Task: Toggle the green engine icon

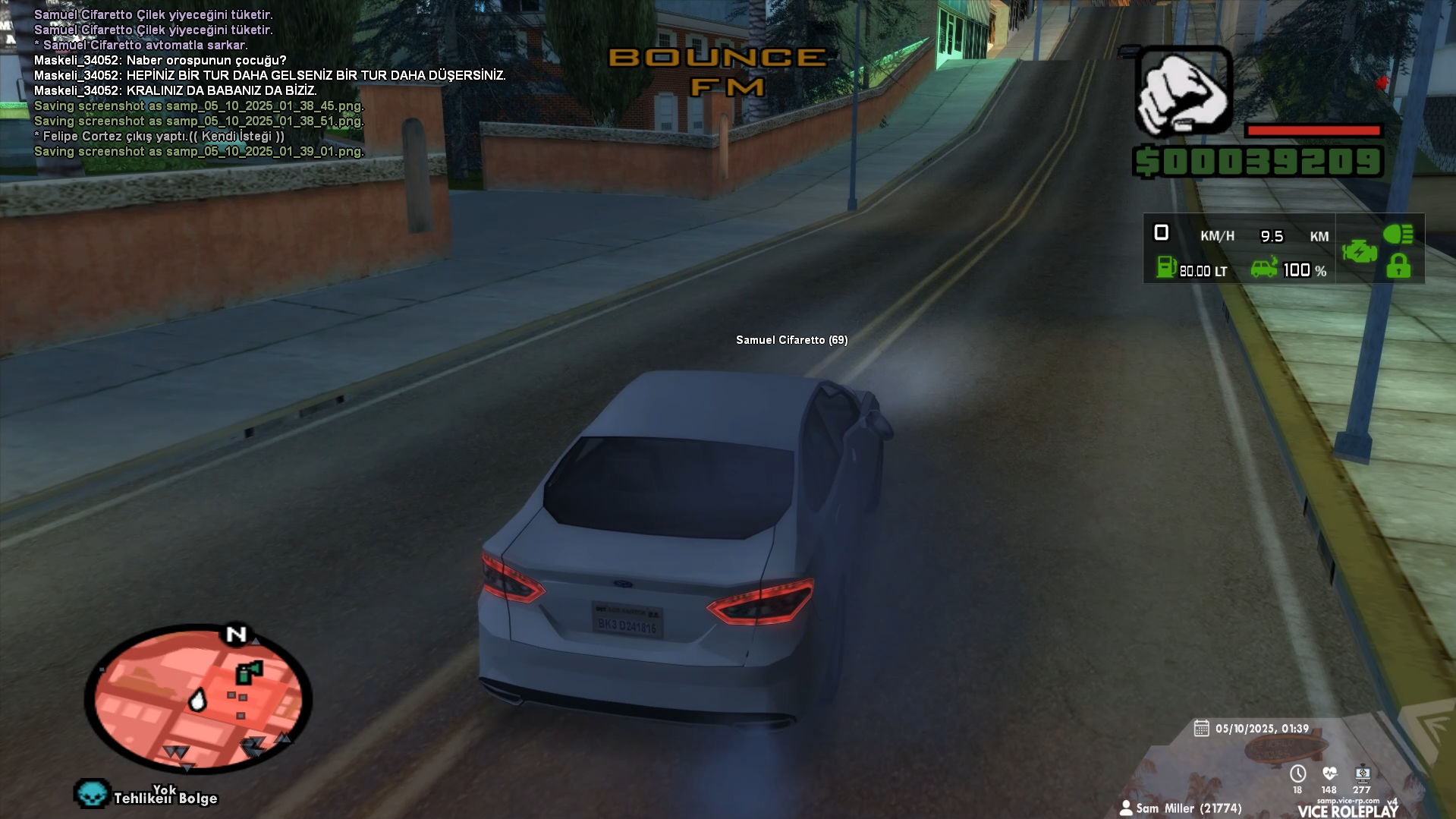Action: (x=1359, y=251)
